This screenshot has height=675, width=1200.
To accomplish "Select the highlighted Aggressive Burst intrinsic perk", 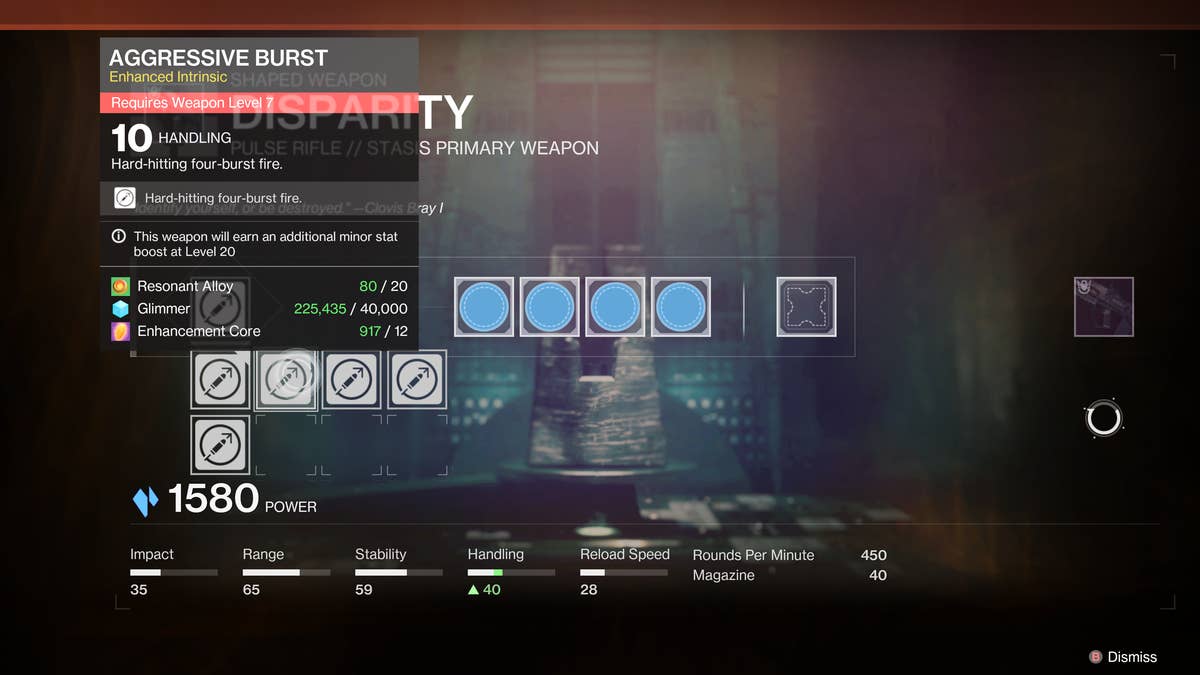I will point(286,379).
